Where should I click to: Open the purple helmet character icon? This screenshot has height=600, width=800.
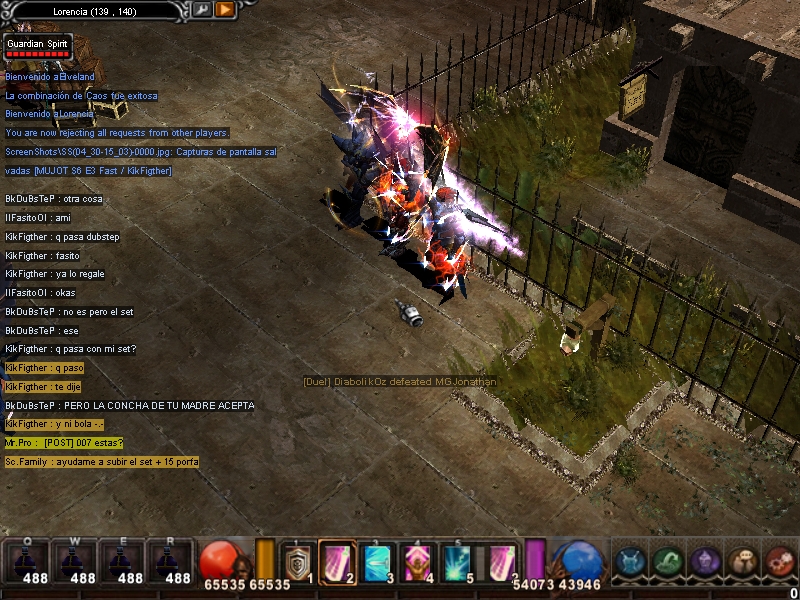pos(705,563)
